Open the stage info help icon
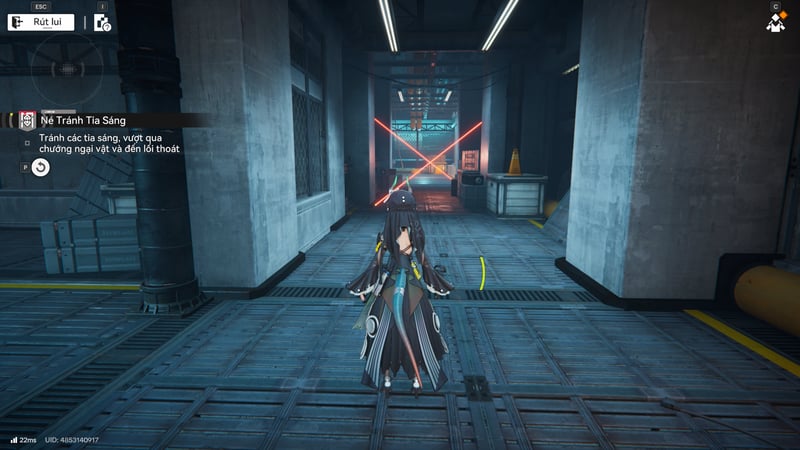 [102, 23]
